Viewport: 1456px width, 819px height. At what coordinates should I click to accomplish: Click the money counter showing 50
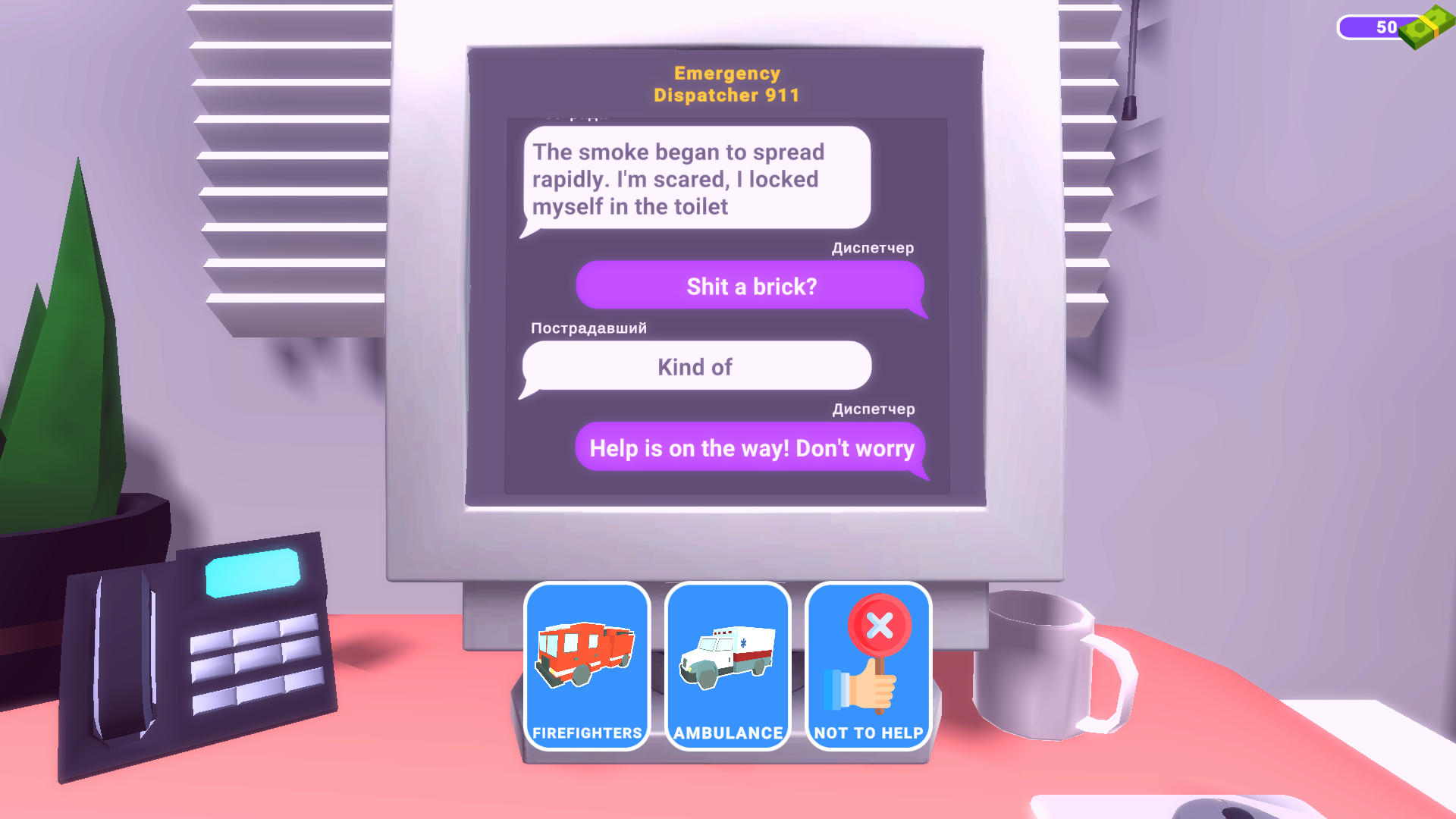1388,27
